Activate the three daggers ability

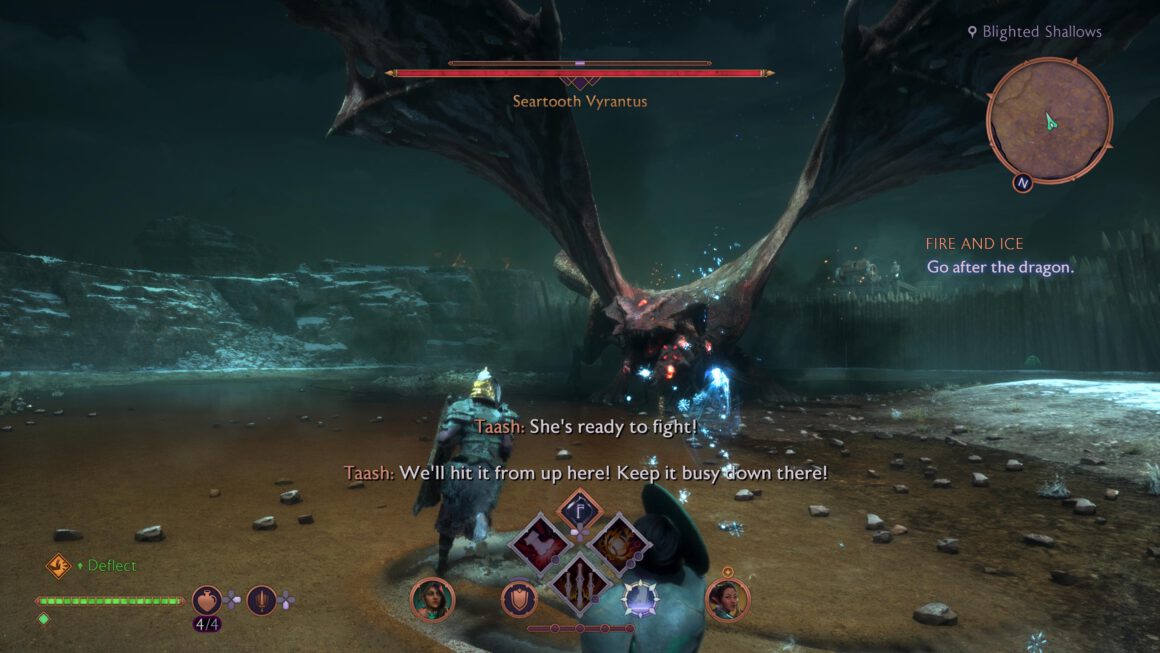[579, 580]
